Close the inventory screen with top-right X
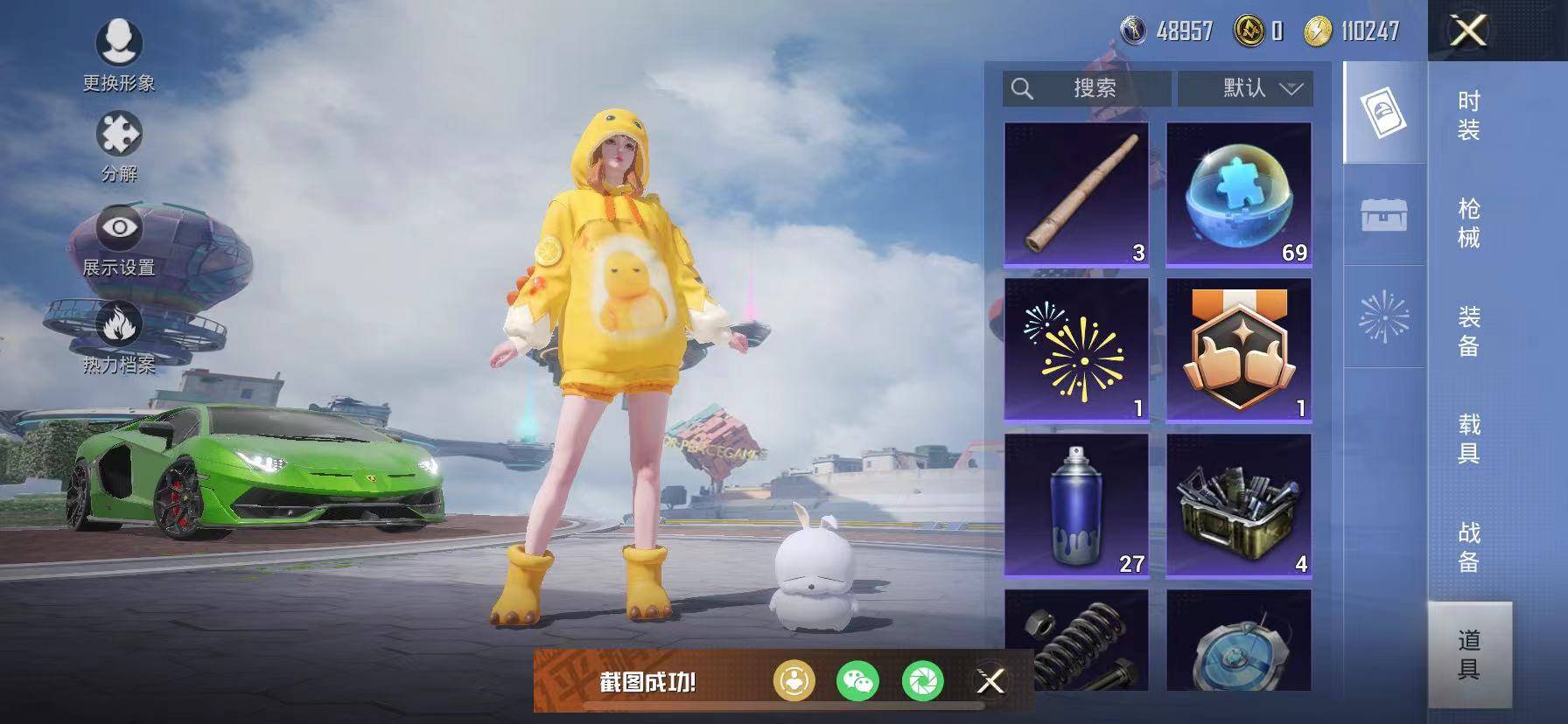 click(x=1468, y=31)
